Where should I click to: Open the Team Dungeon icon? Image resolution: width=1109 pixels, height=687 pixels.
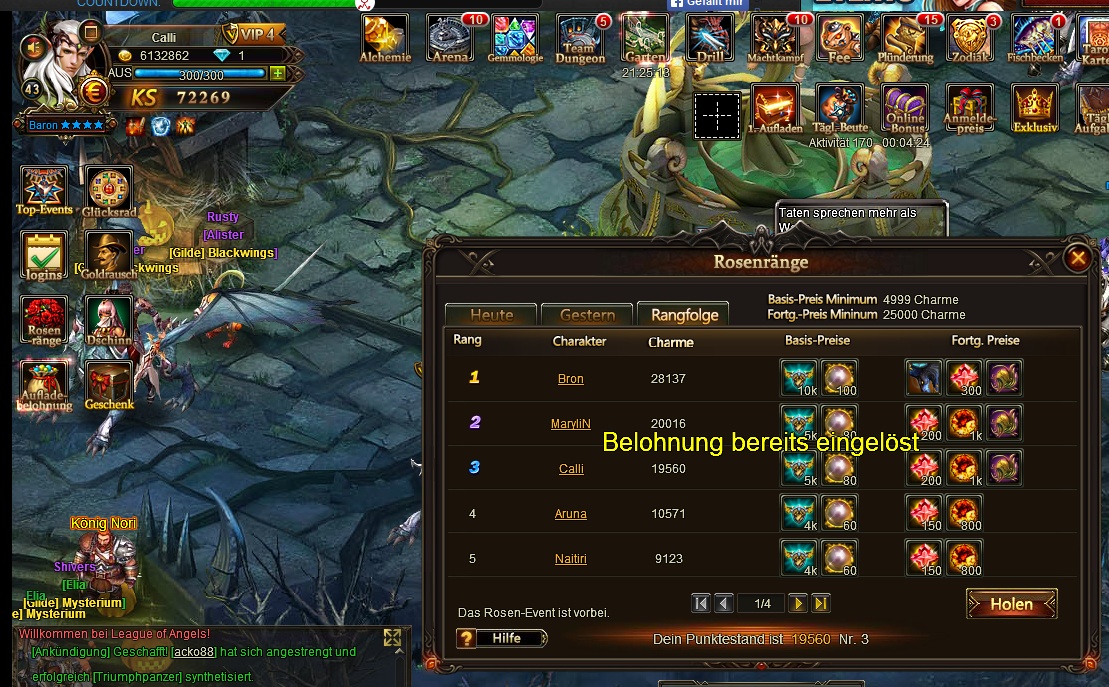pos(580,39)
